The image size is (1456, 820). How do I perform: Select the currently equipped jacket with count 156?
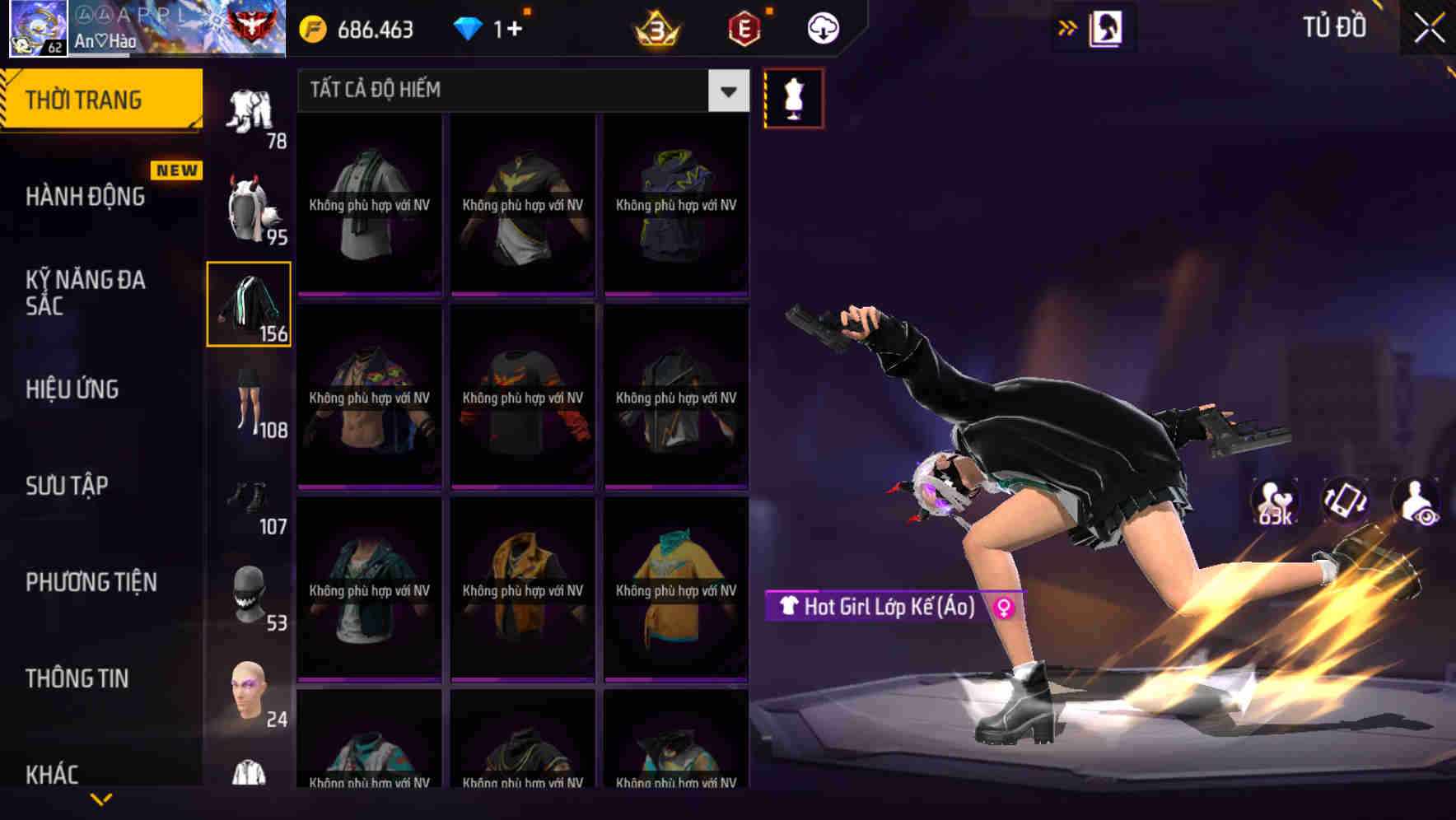pyautogui.click(x=249, y=305)
